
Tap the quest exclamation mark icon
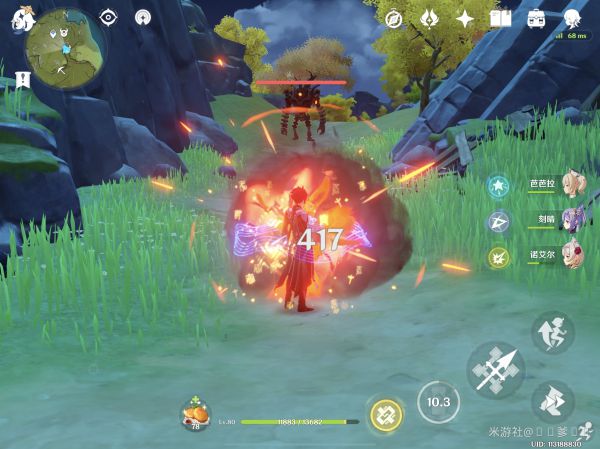22,77
